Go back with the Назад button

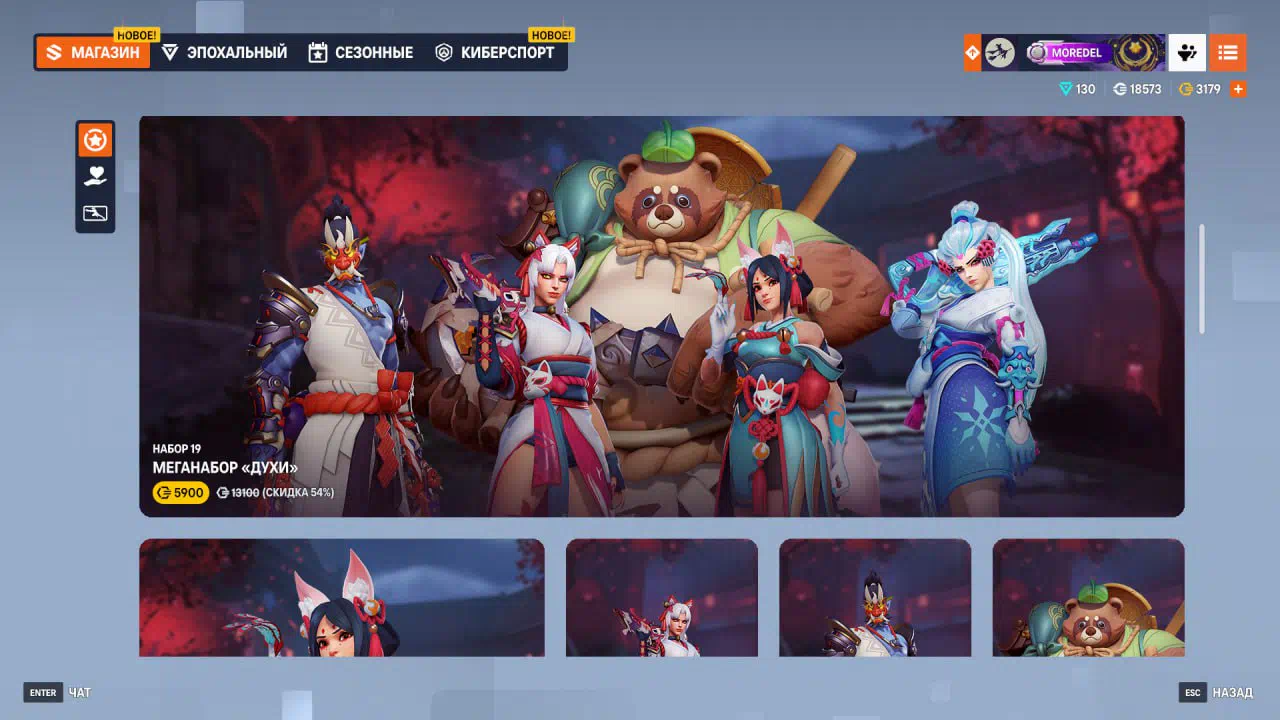tap(1216, 693)
